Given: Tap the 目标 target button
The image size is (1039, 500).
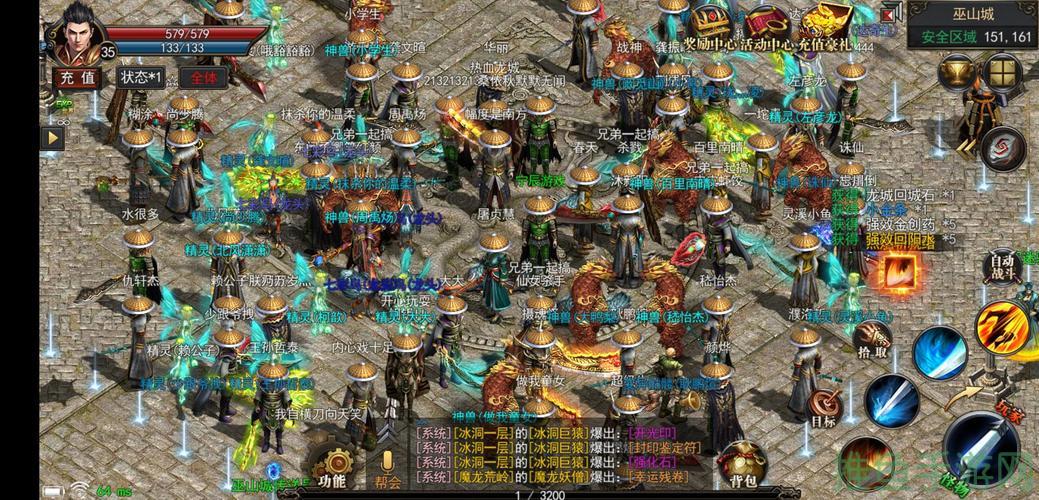Looking at the screenshot, I should pos(823,407).
